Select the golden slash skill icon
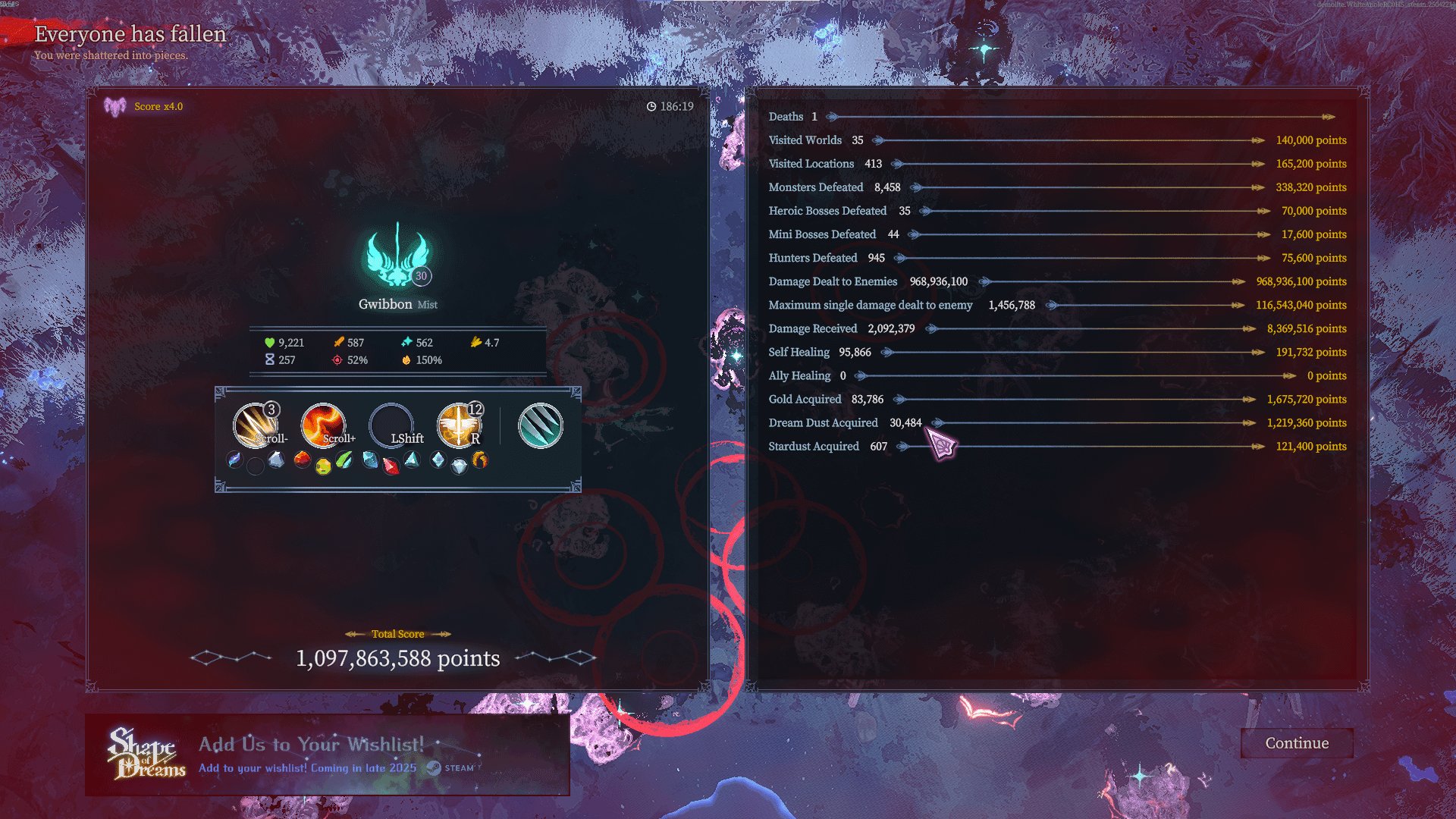This screenshot has height=819, width=1456. [x=255, y=425]
